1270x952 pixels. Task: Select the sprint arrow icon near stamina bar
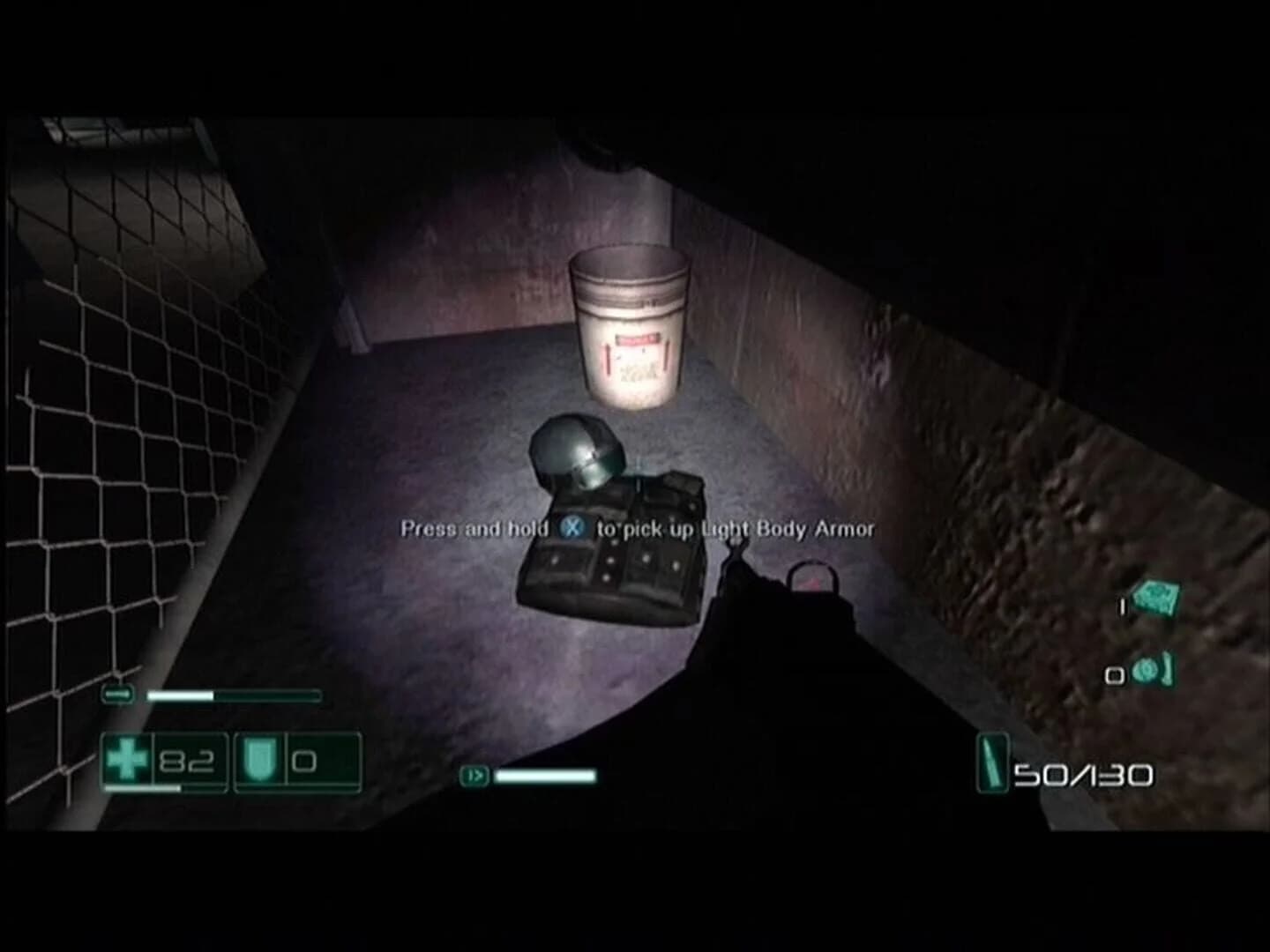(474, 777)
